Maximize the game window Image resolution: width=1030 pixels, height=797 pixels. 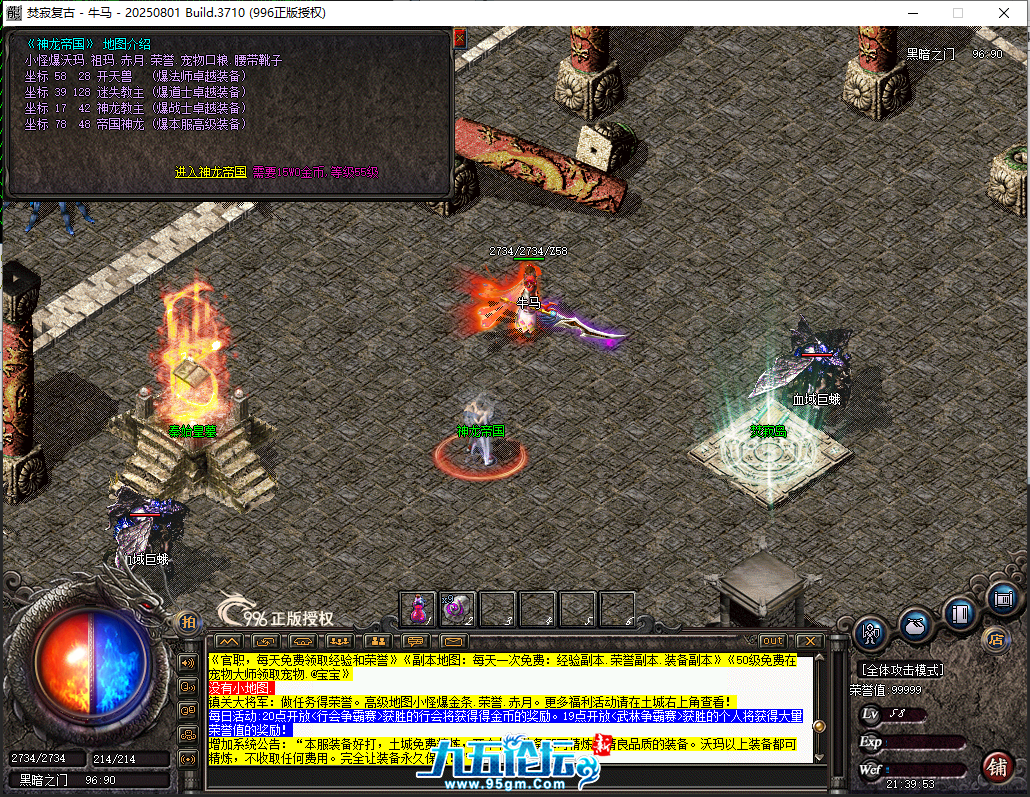click(957, 13)
